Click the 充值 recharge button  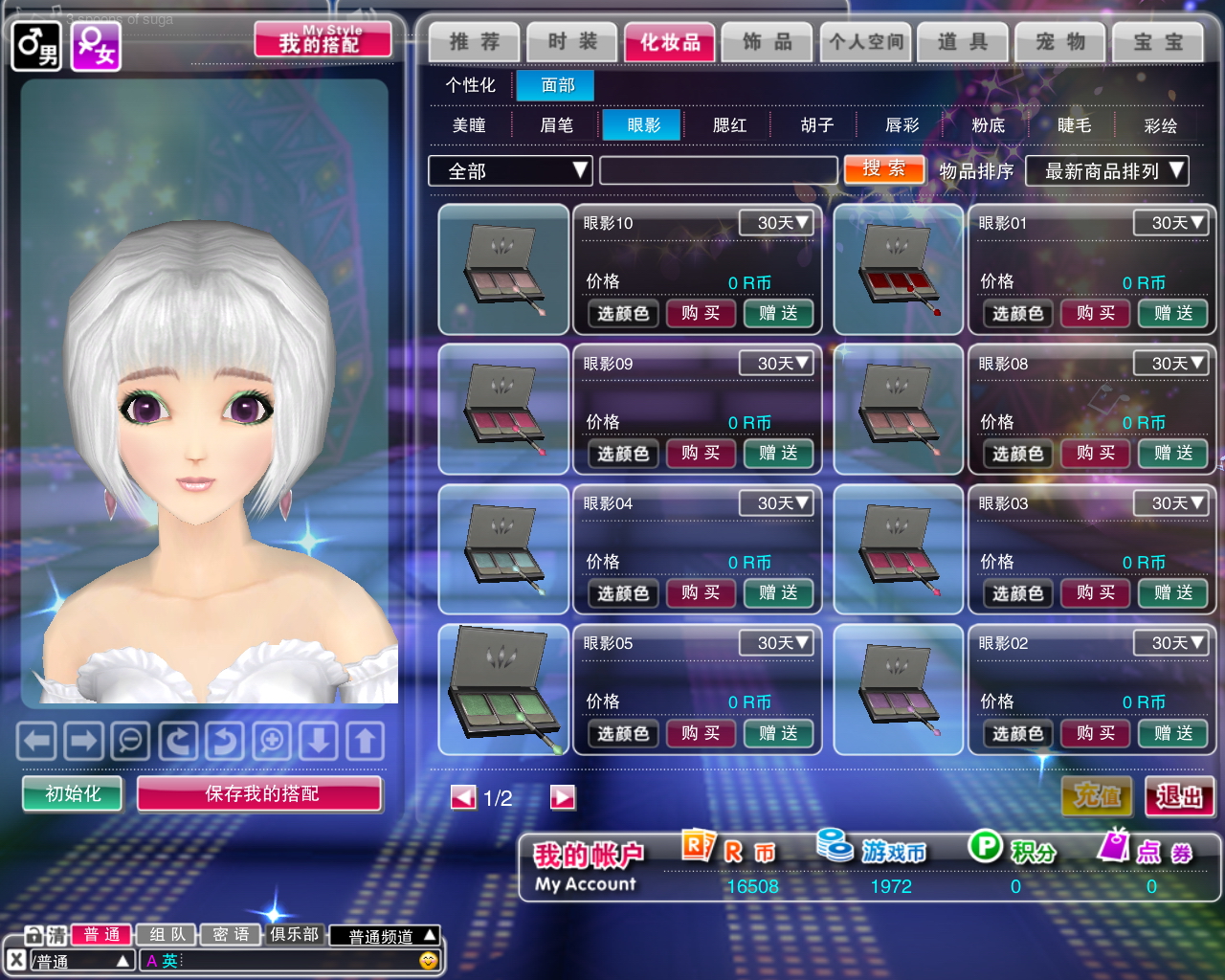pyautogui.click(x=1097, y=796)
